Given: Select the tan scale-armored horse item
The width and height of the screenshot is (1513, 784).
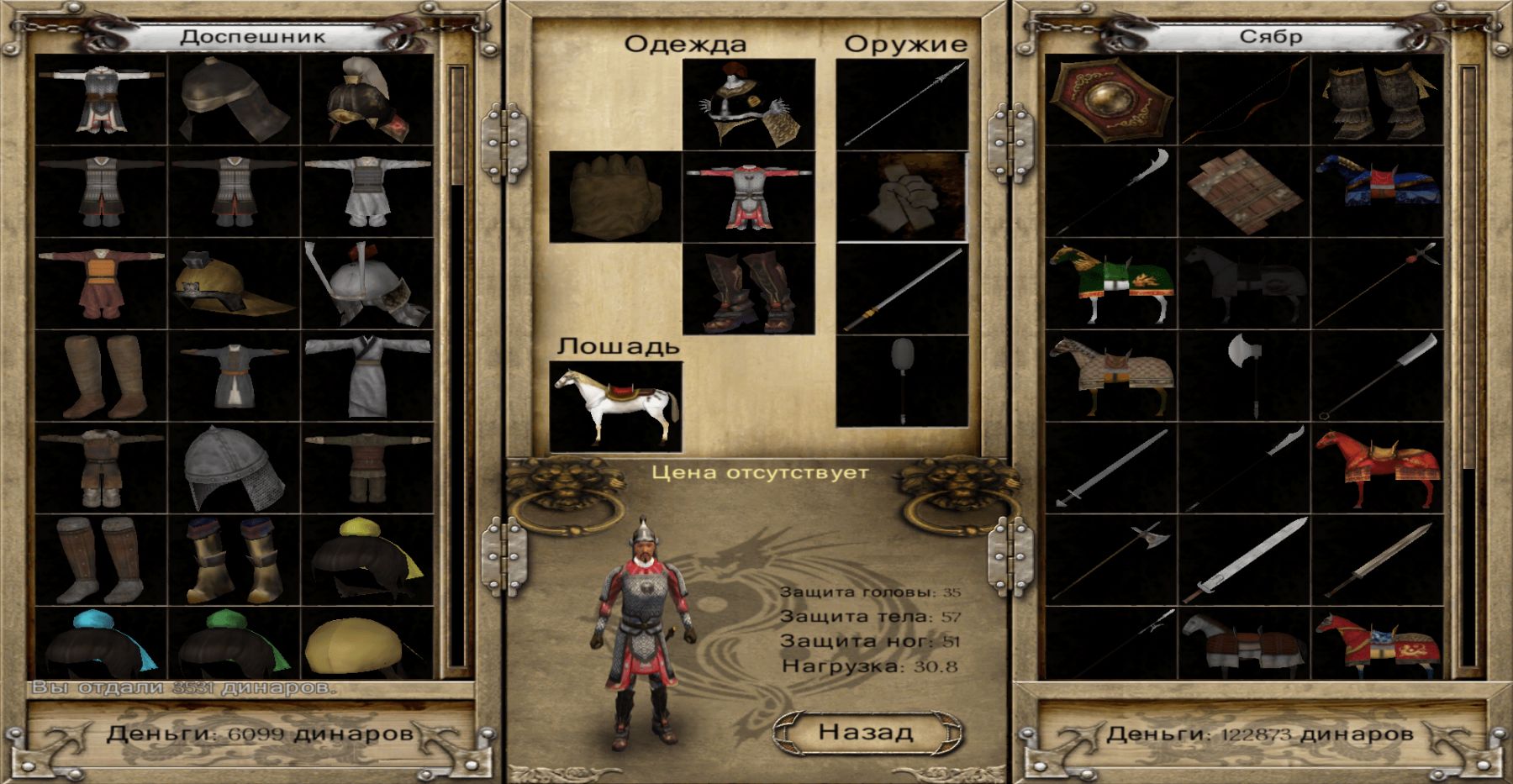Looking at the screenshot, I should coord(1111,376).
